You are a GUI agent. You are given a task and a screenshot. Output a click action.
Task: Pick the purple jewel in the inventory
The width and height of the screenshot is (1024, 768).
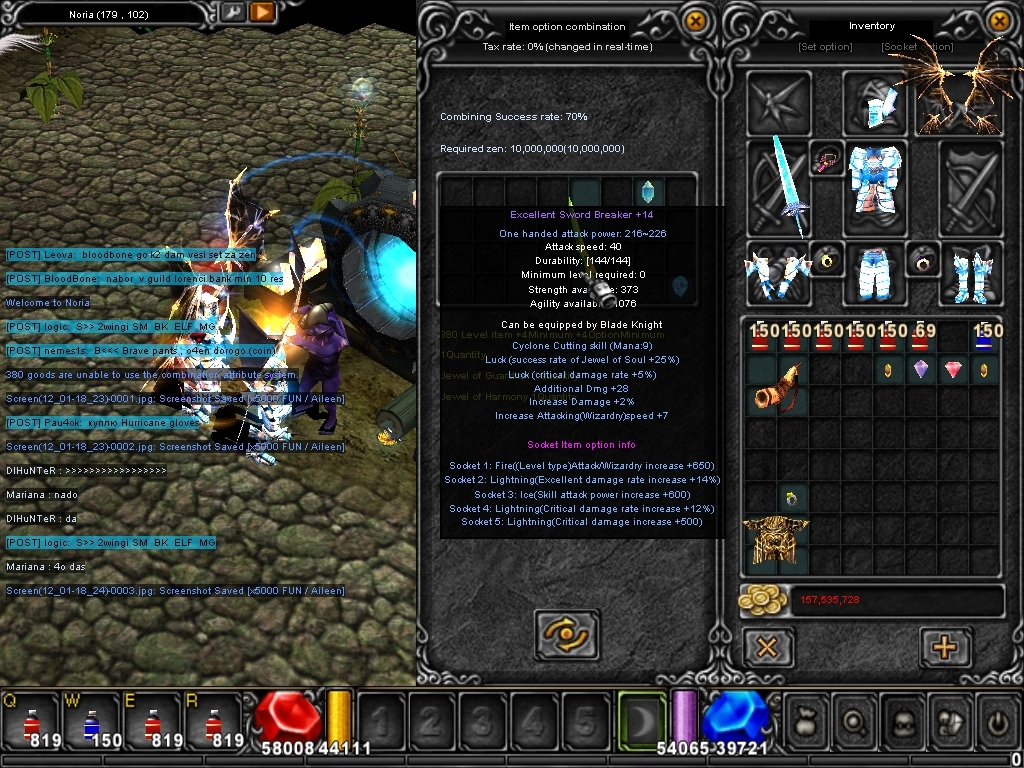click(x=921, y=370)
